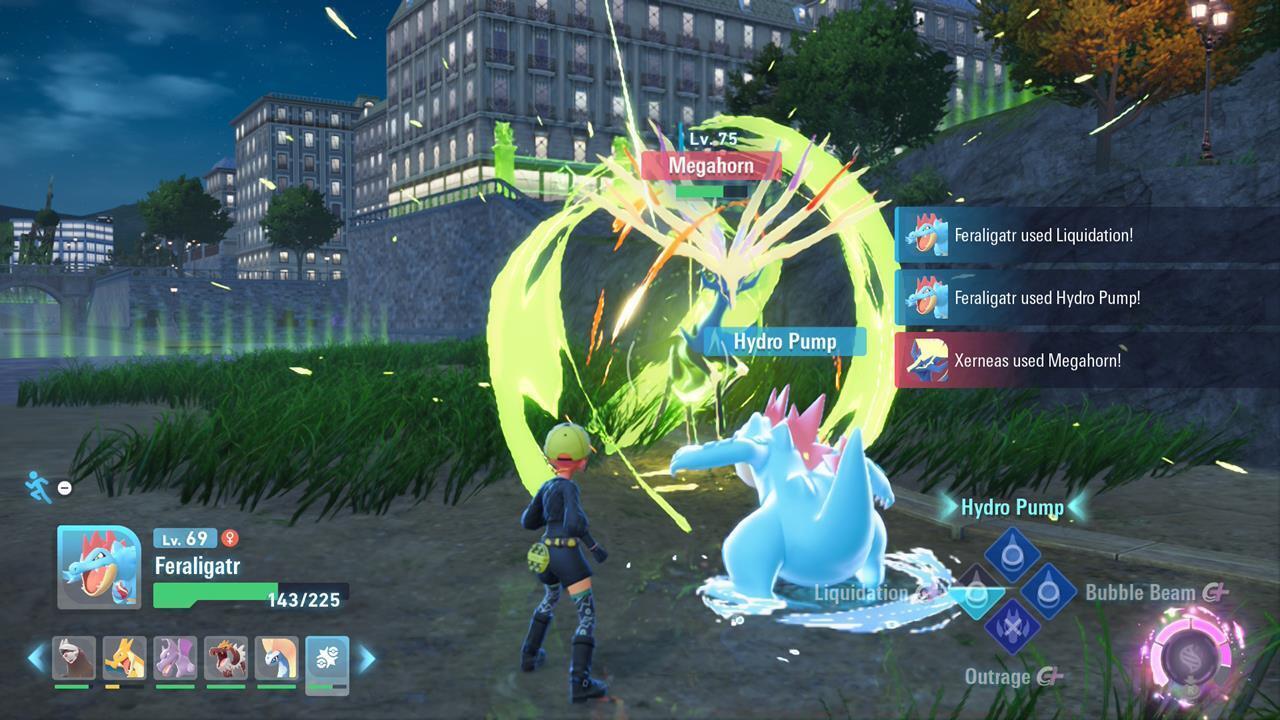Click Charizard's party slot

click(123, 658)
